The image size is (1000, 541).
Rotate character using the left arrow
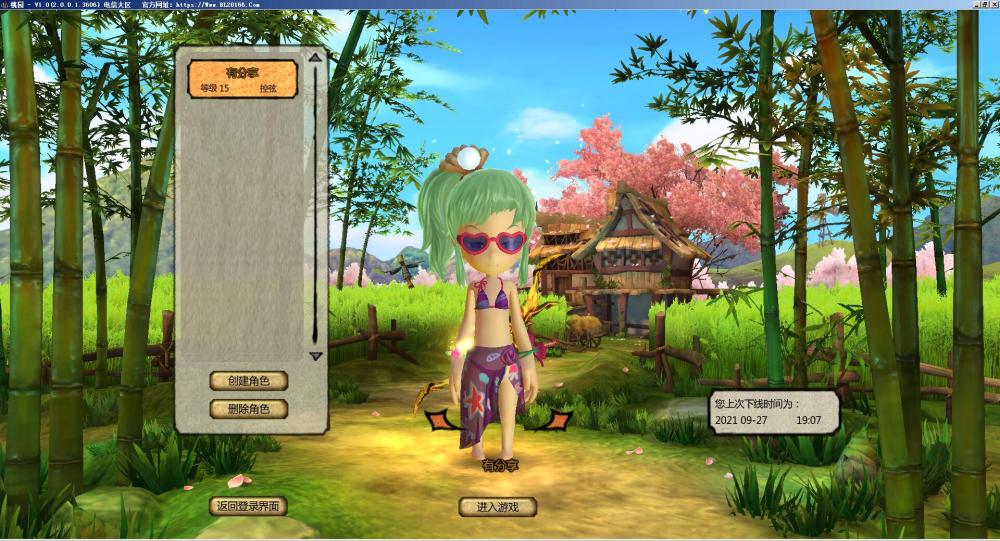tap(438, 421)
